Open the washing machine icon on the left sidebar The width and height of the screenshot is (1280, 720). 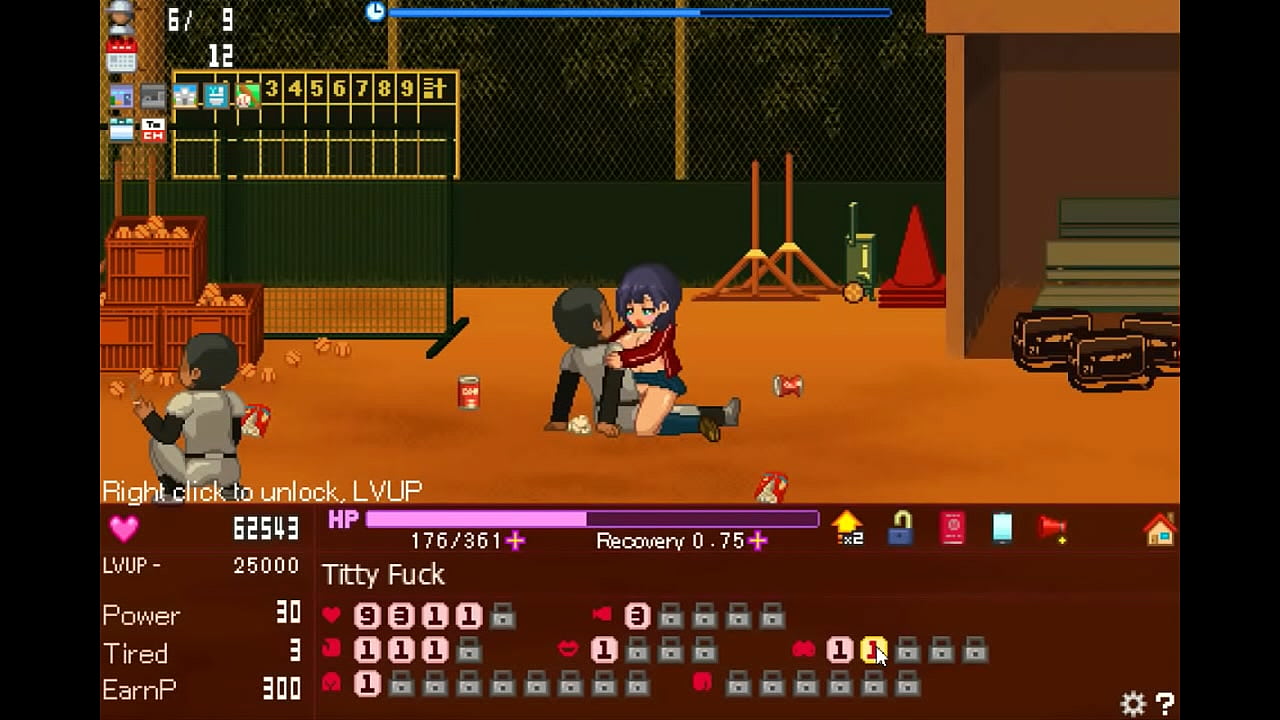coord(120,128)
